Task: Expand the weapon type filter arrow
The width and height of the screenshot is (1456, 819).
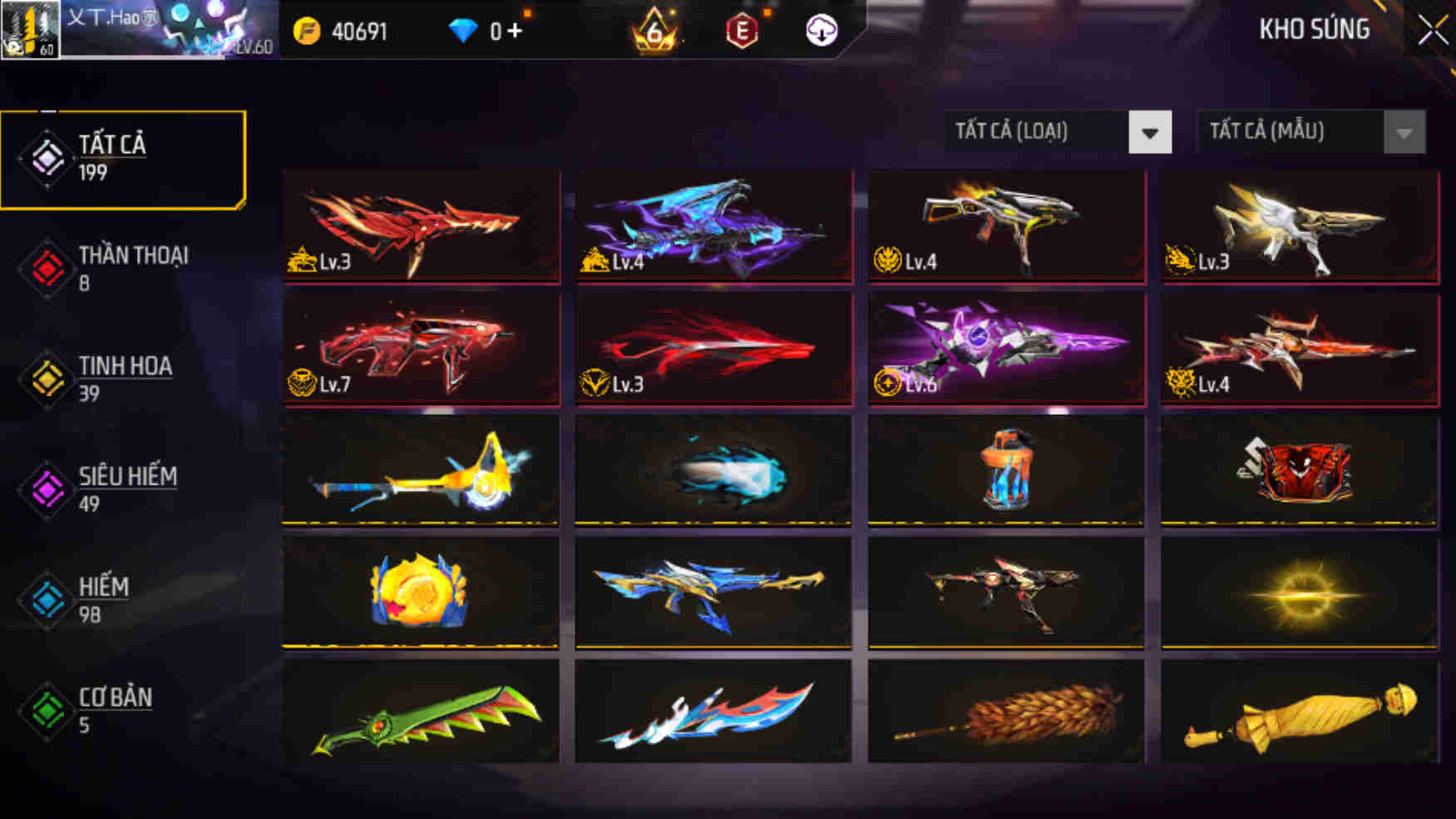Action: pyautogui.click(x=1152, y=131)
